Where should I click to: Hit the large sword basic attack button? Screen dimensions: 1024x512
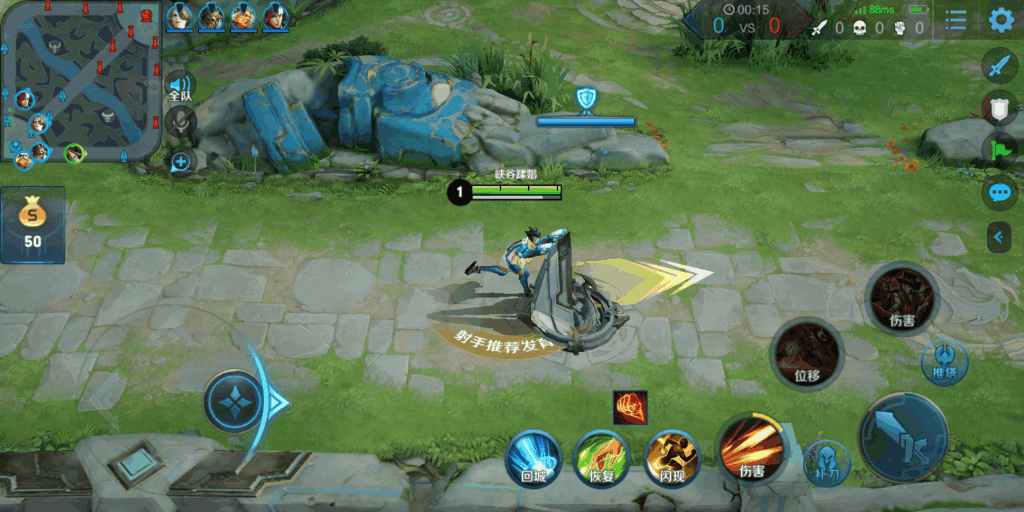coord(903,438)
